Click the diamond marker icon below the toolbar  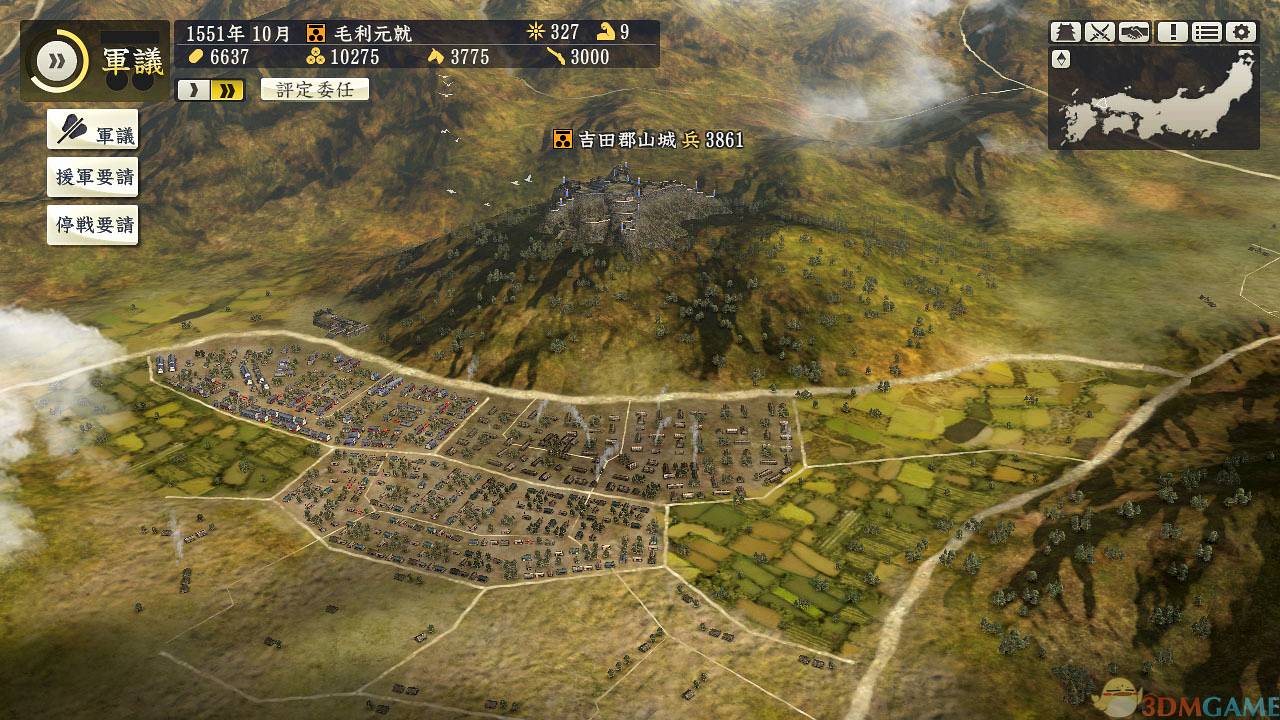[x=1061, y=59]
